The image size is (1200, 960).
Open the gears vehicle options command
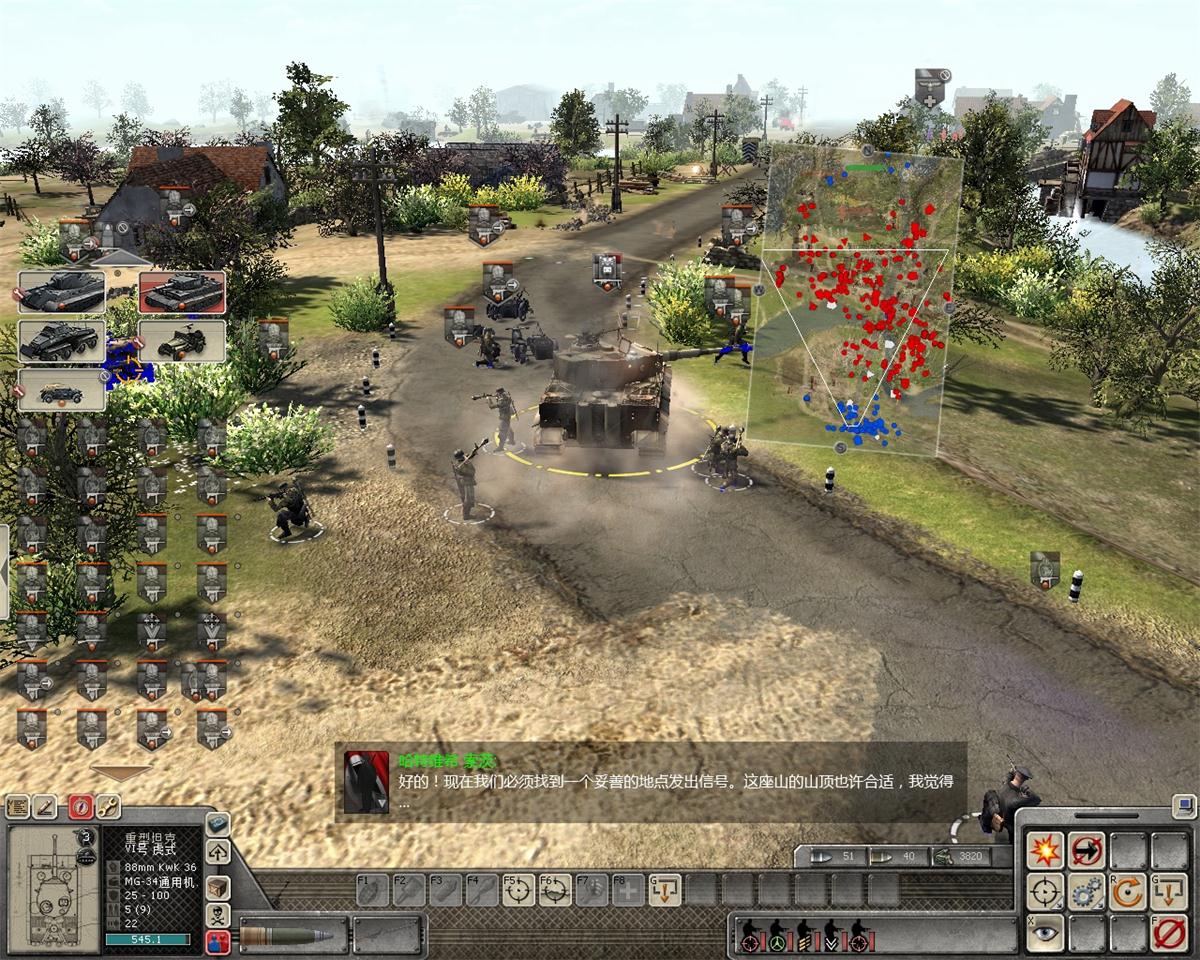click(x=1086, y=892)
